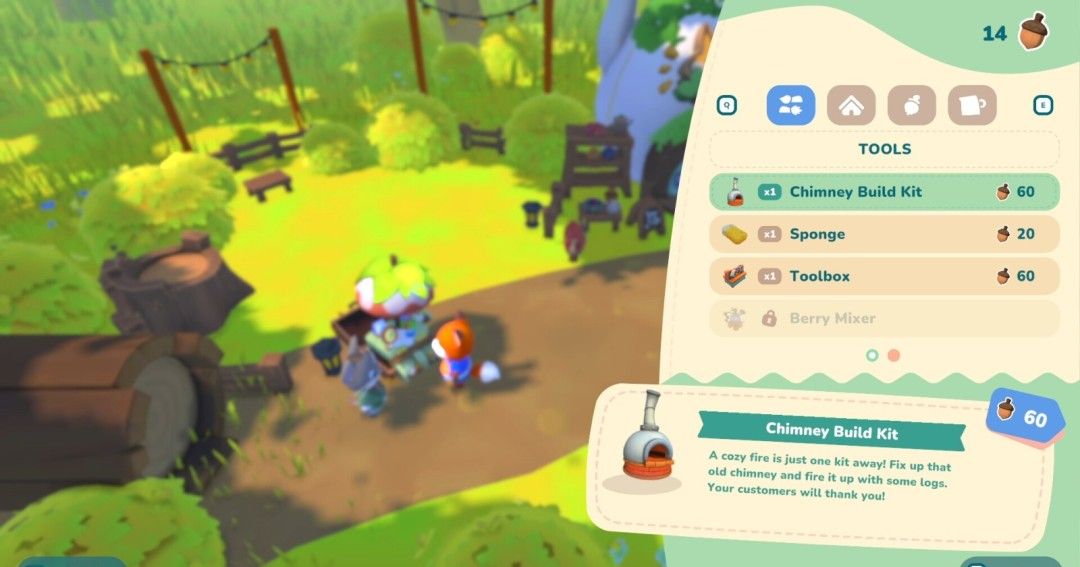Show the mug category tab

(x=971, y=105)
